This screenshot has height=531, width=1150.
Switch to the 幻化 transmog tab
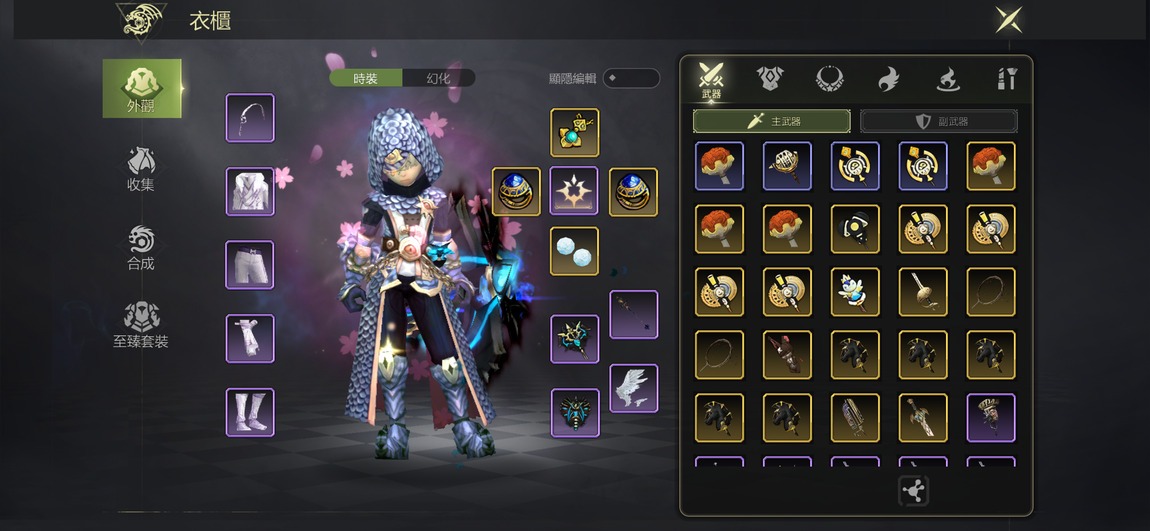[x=438, y=78]
